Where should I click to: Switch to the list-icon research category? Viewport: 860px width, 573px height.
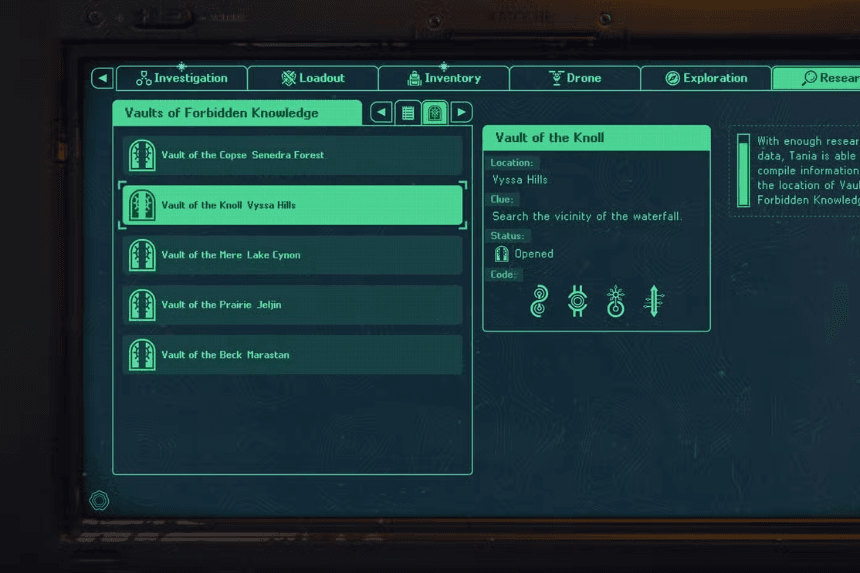click(x=408, y=113)
